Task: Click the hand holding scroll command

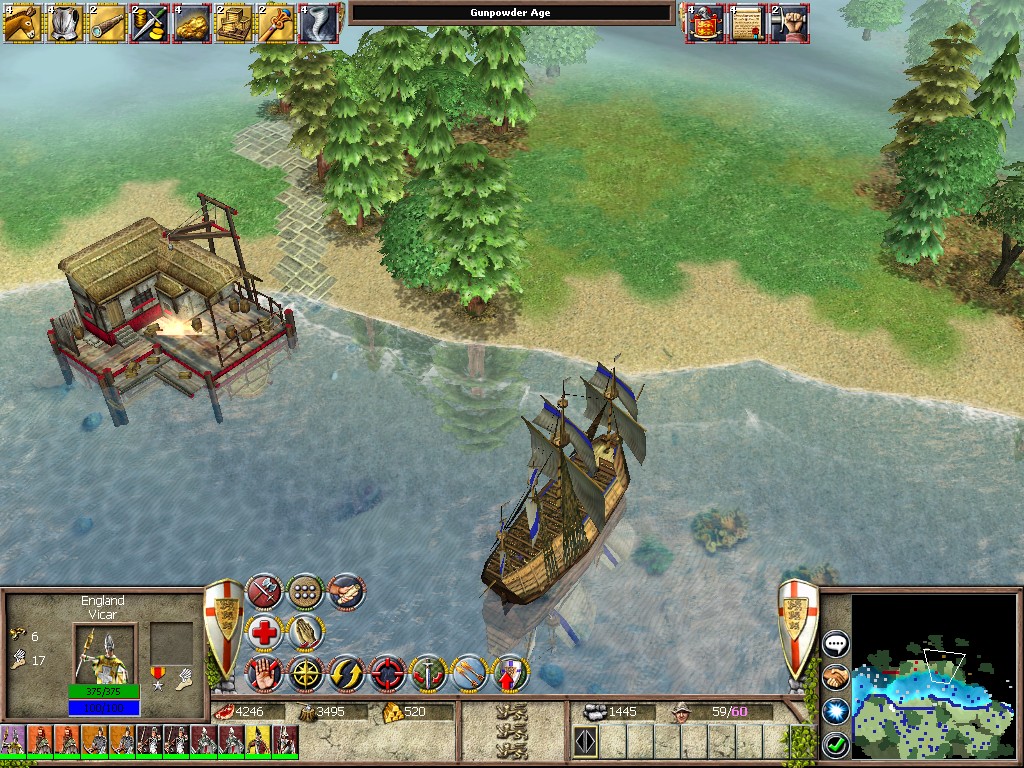Action: tap(345, 592)
